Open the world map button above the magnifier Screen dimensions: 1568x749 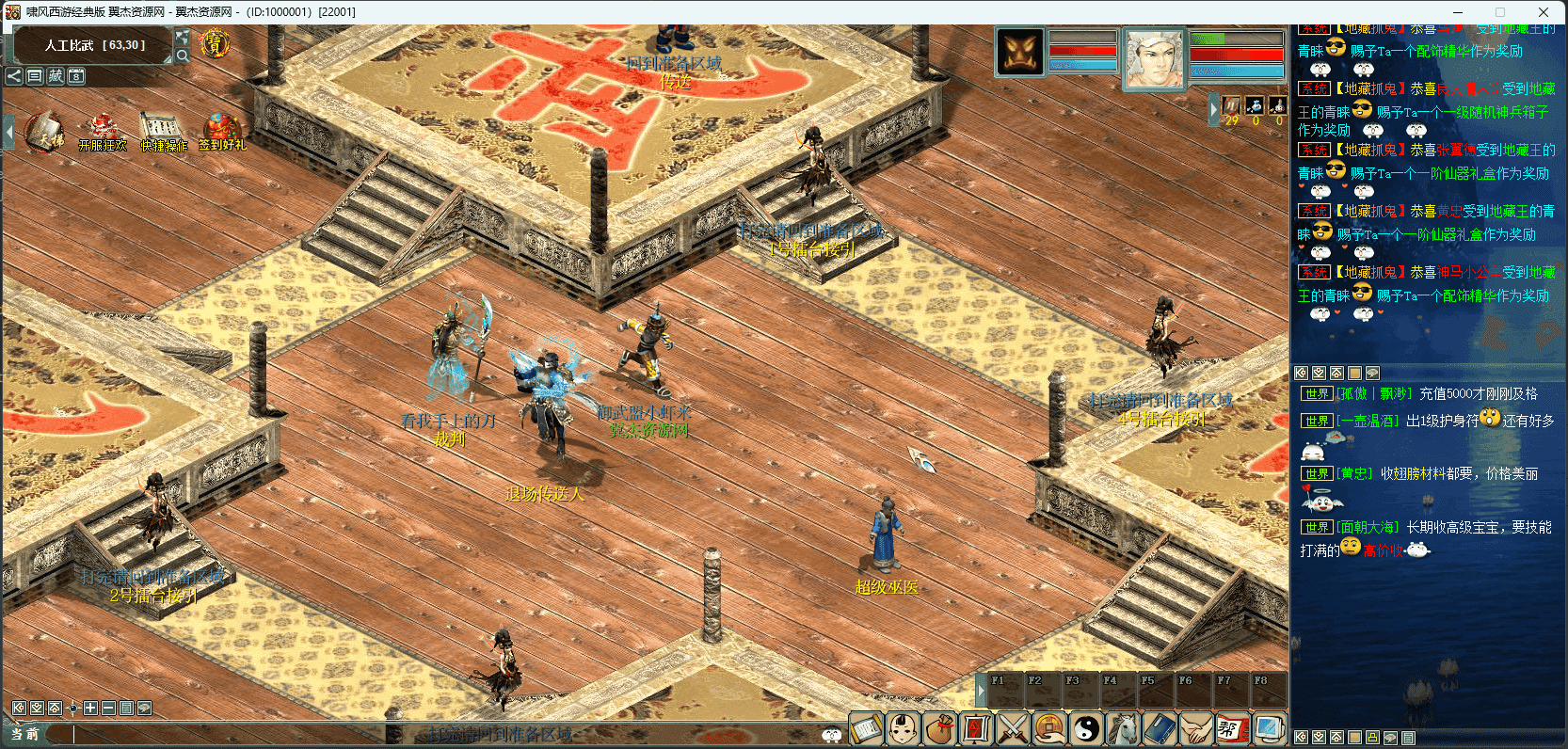click(183, 37)
